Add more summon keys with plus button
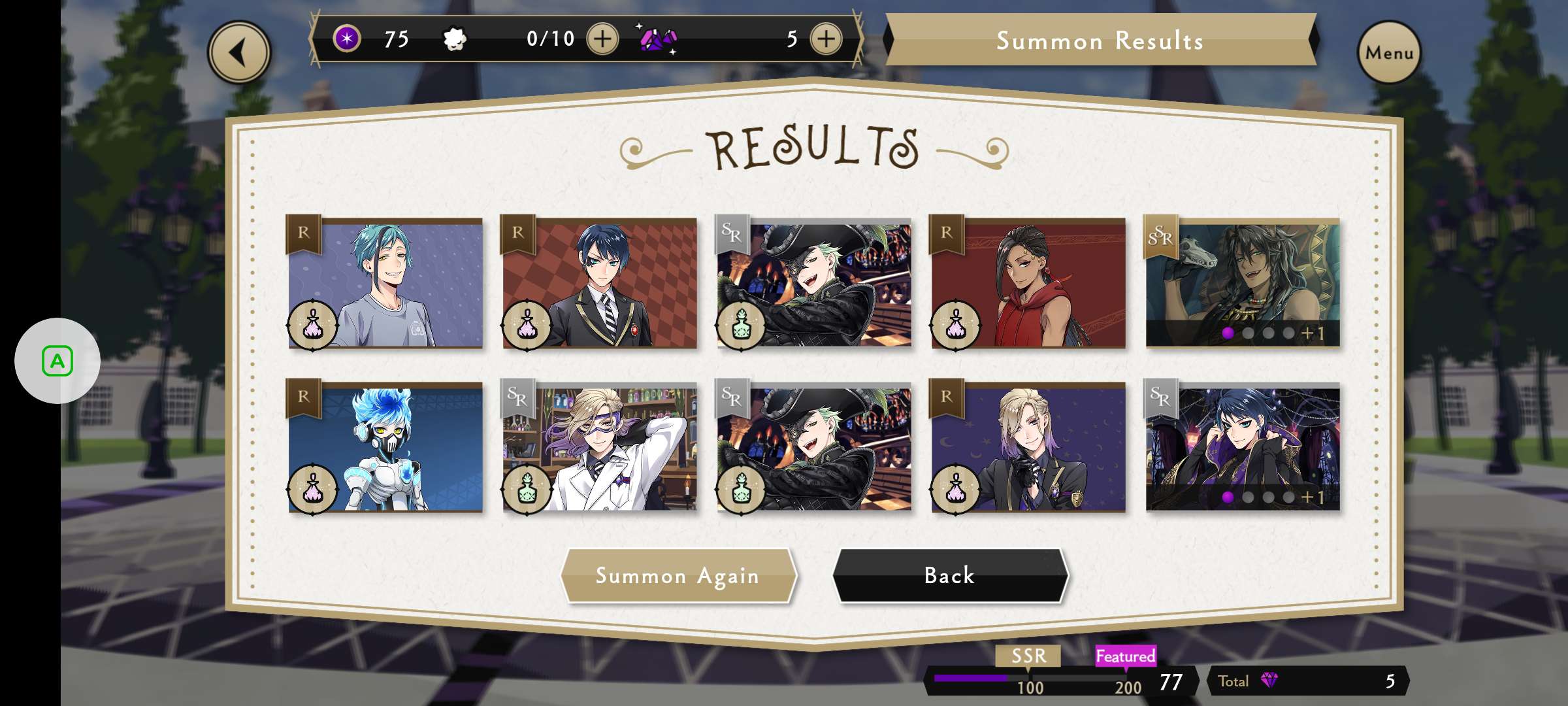Screen dimensions: 1568x706 [602, 39]
